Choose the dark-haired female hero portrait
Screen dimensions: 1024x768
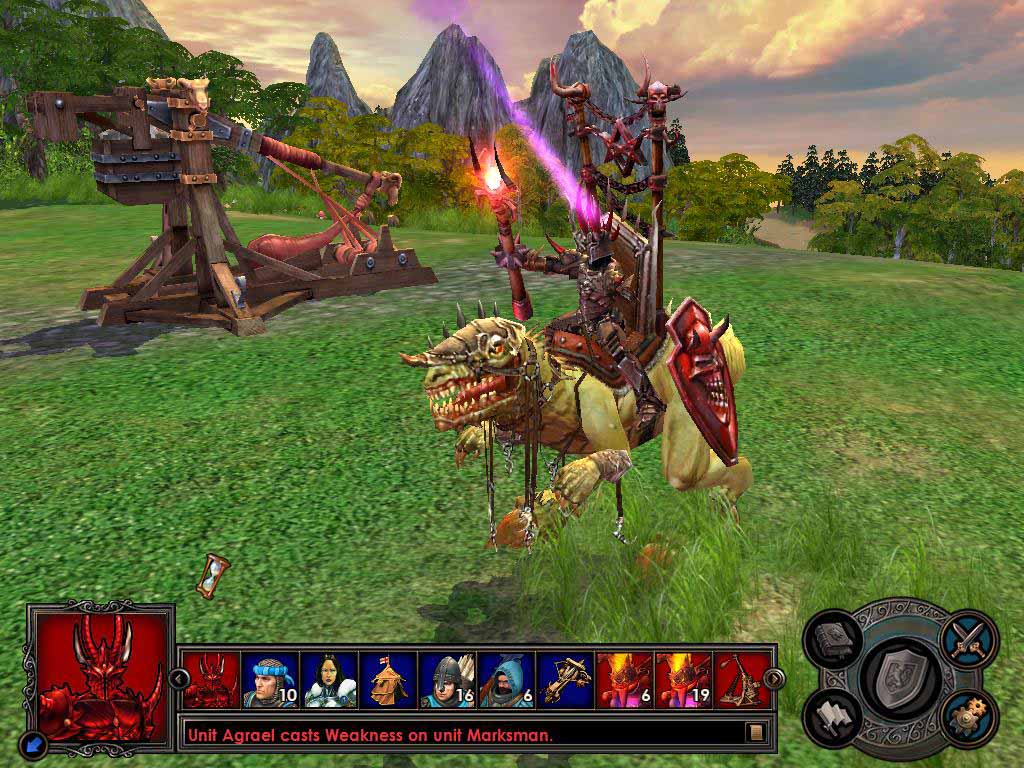click(330, 680)
